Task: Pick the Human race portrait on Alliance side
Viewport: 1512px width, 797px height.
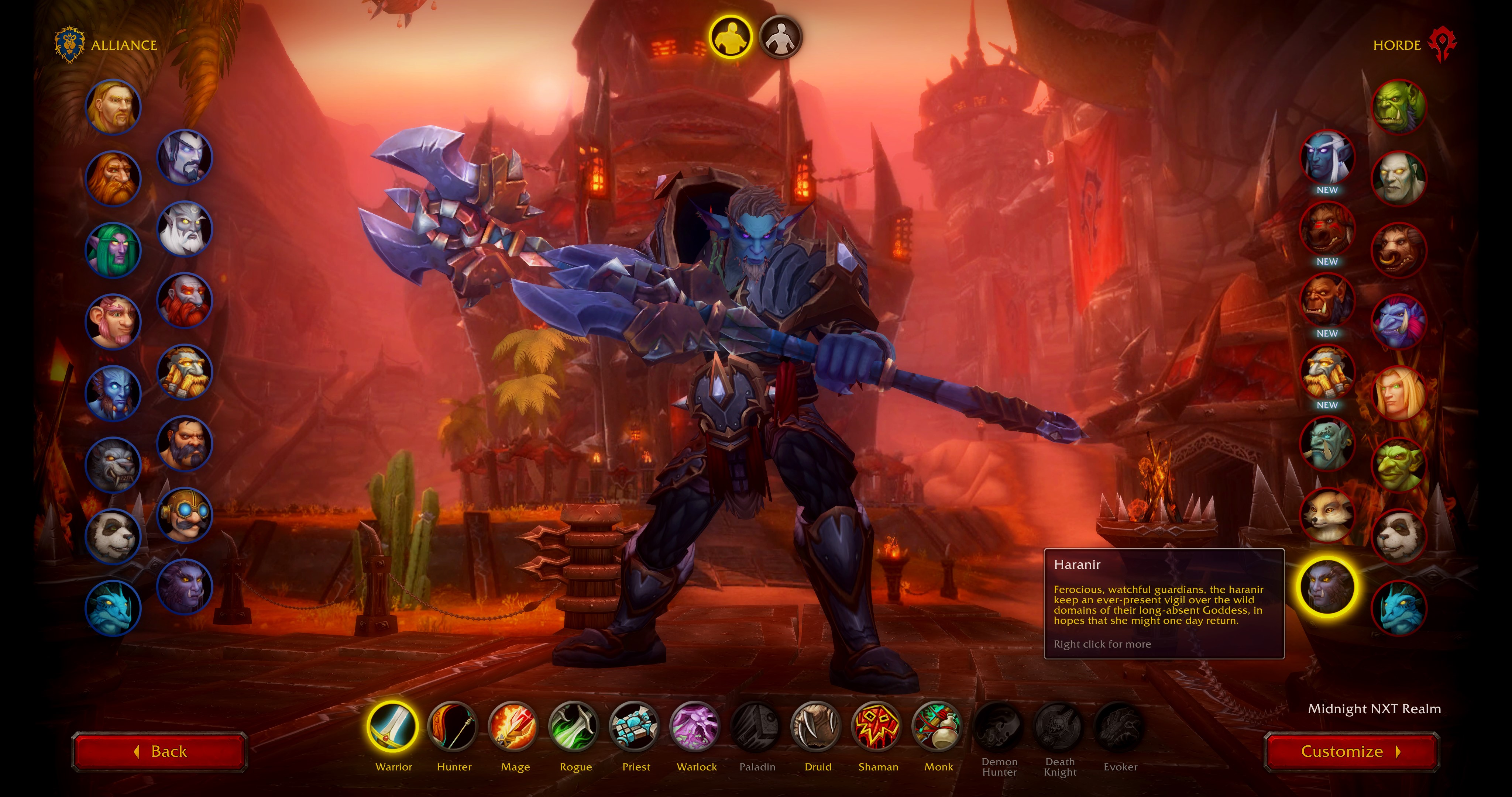Action: 114,107
